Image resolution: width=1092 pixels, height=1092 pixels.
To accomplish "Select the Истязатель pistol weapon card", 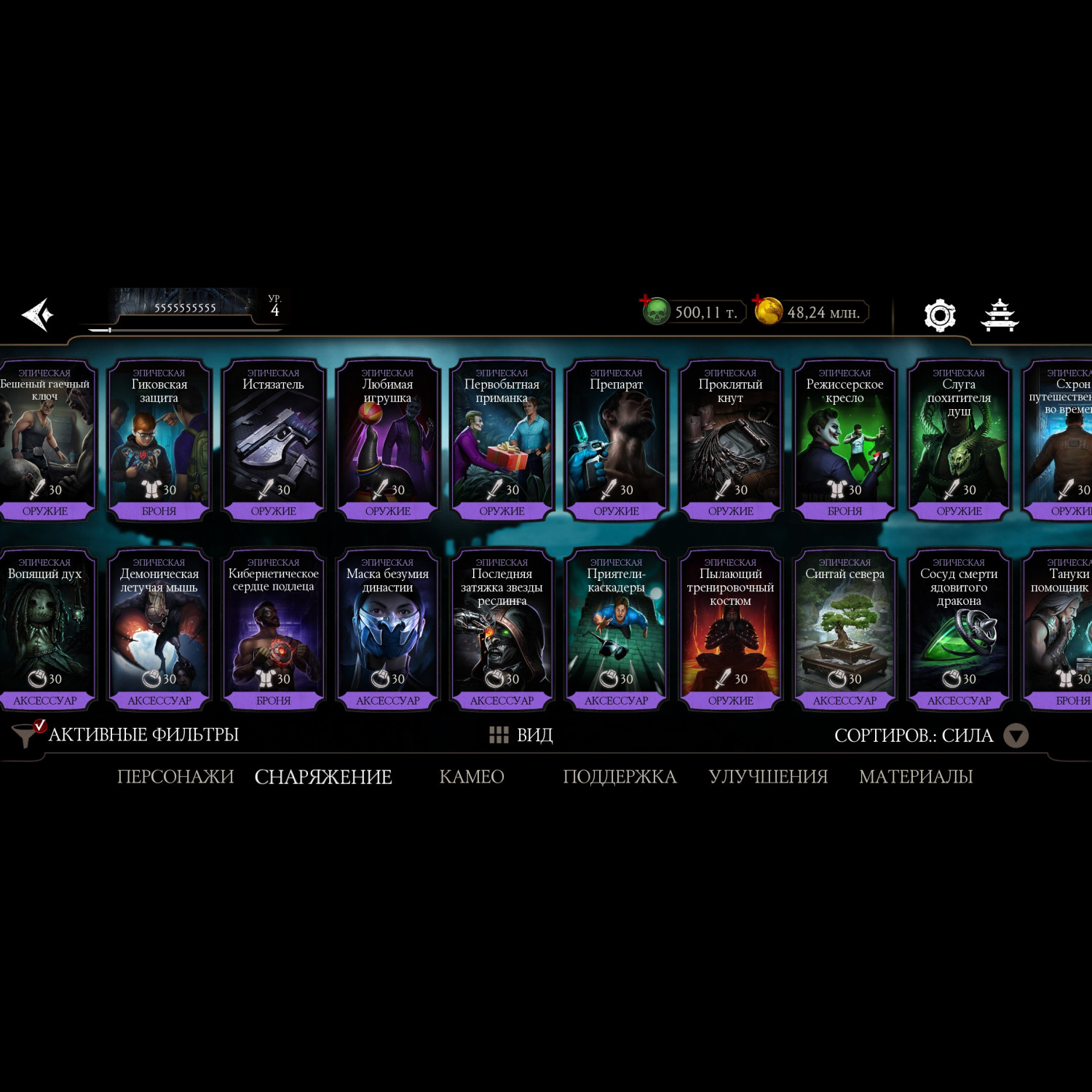I will click(274, 440).
